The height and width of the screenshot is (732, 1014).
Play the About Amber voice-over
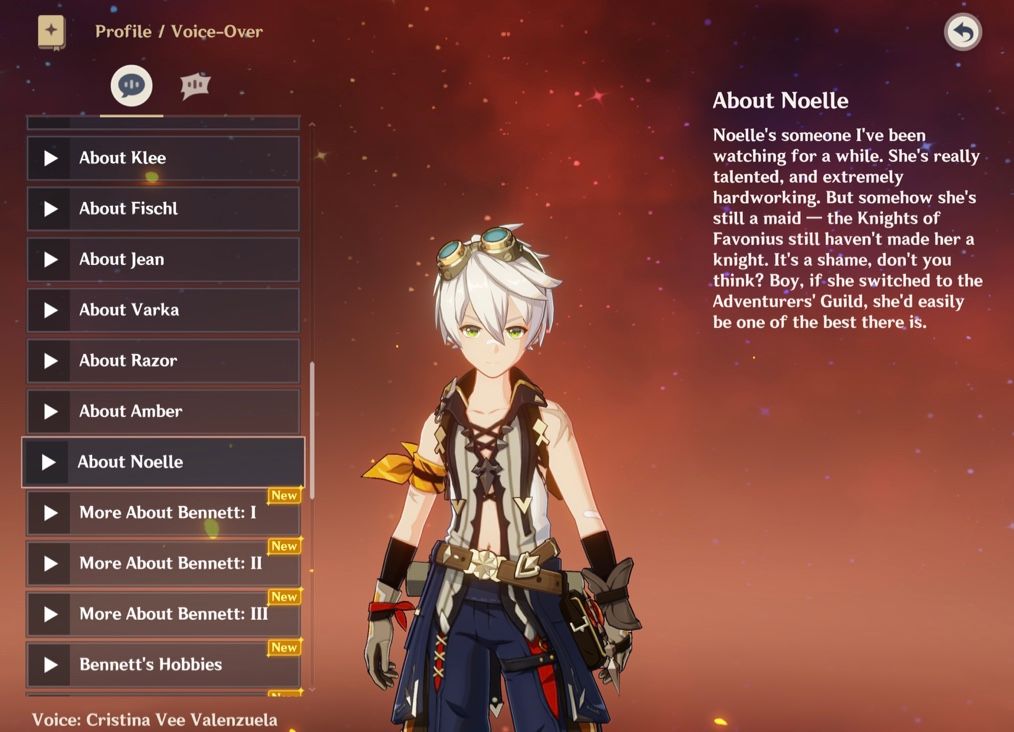click(x=163, y=411)
